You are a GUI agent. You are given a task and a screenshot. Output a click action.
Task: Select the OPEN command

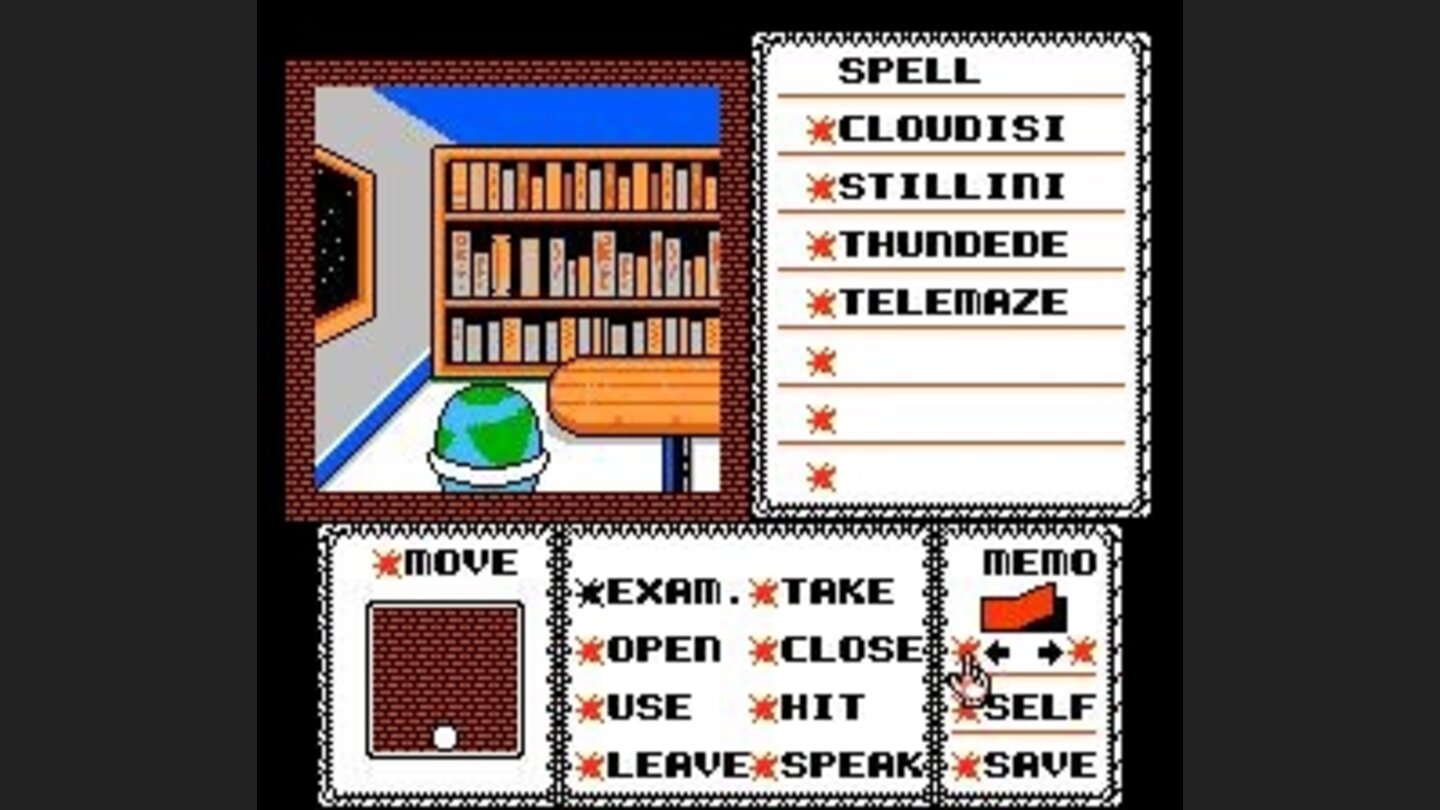coord(660,649)
